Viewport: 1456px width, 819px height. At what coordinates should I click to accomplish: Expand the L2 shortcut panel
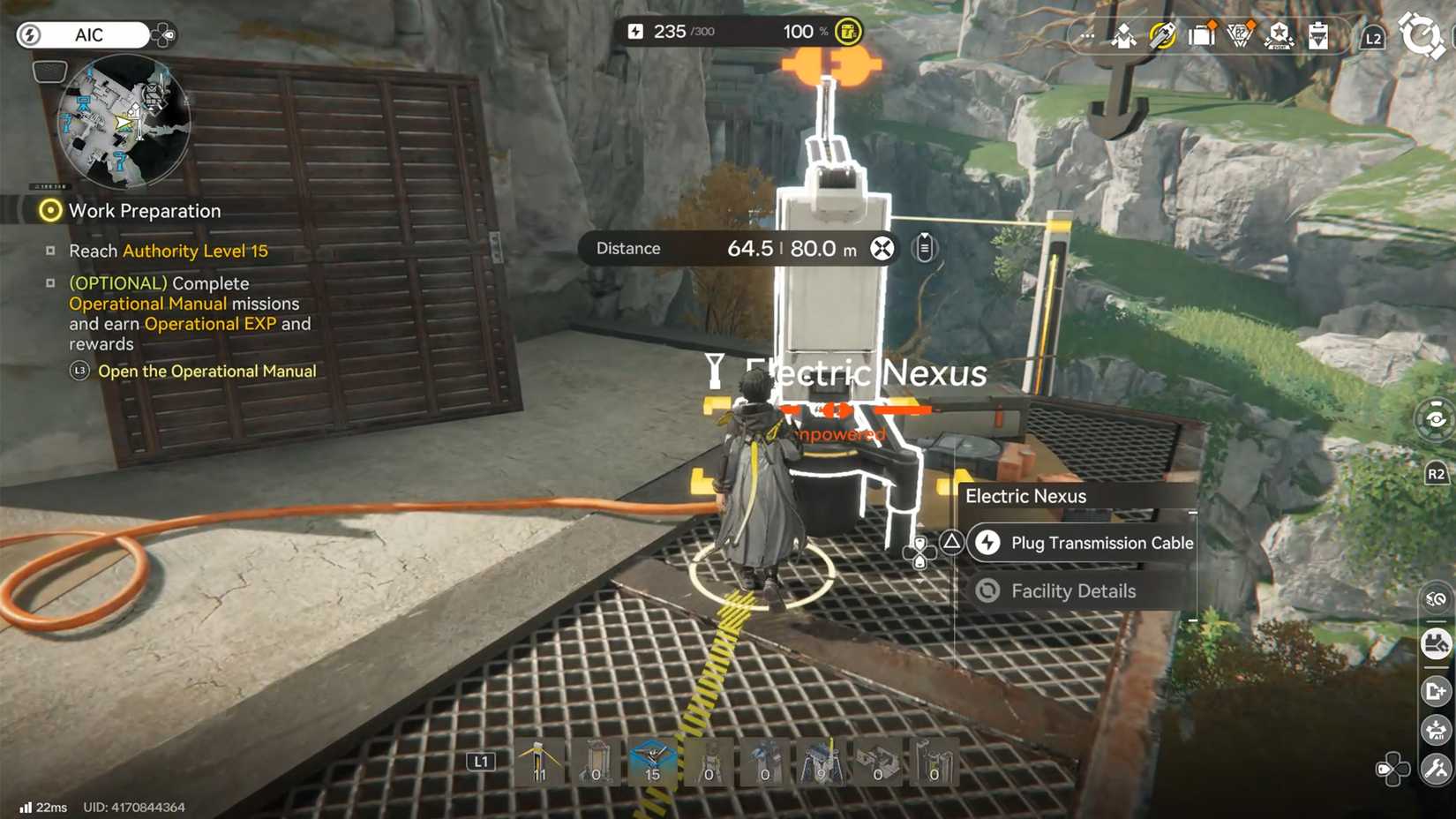click(x=1373, y=38)
